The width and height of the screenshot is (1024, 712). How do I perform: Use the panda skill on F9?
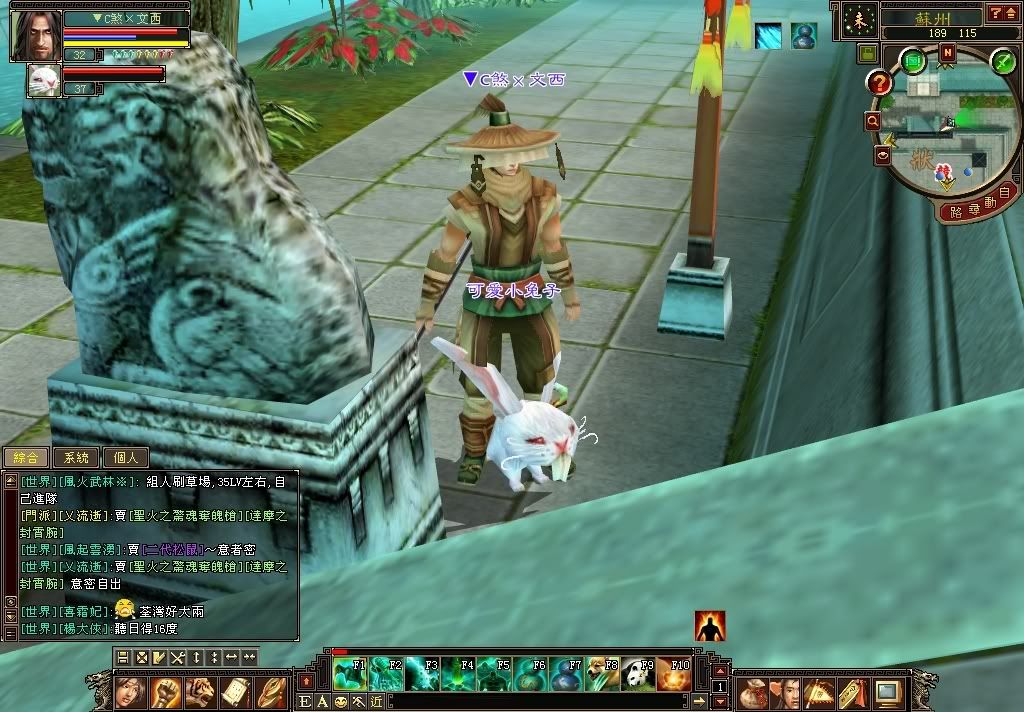pyautogui.click(x=639, y=675)
